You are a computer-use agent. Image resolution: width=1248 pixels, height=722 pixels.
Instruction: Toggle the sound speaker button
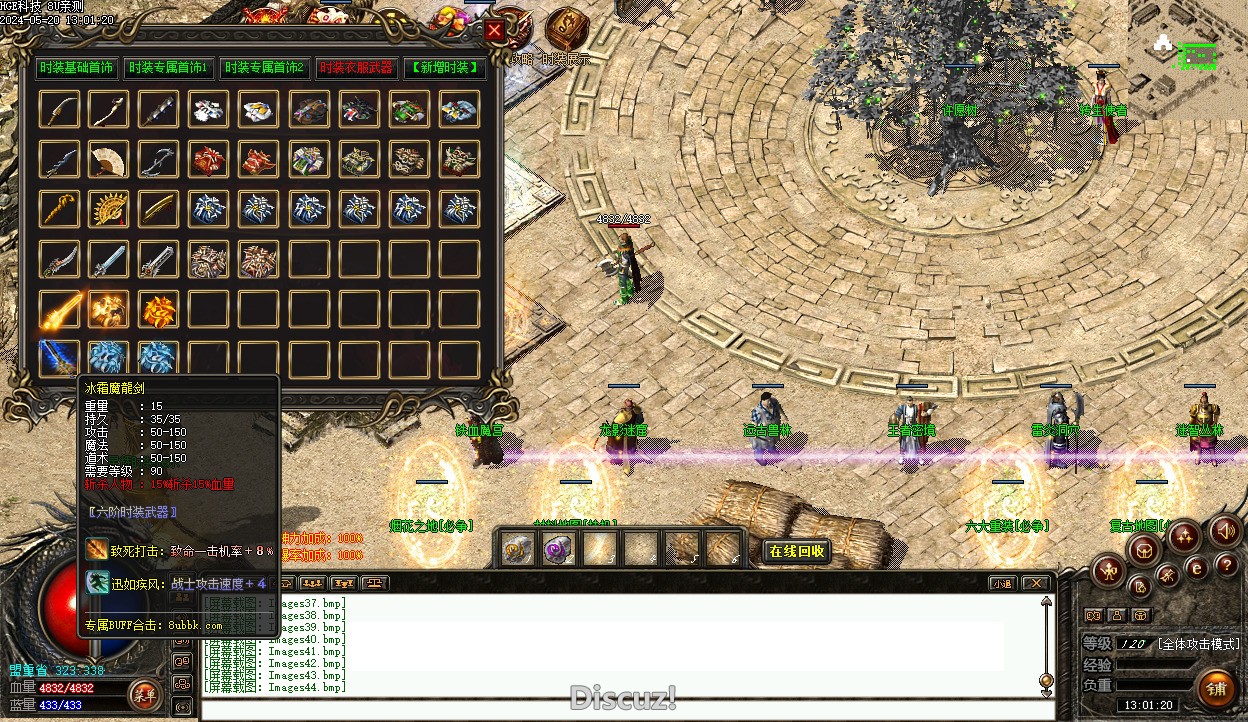pyautogui.click(x=1225, y=531)
